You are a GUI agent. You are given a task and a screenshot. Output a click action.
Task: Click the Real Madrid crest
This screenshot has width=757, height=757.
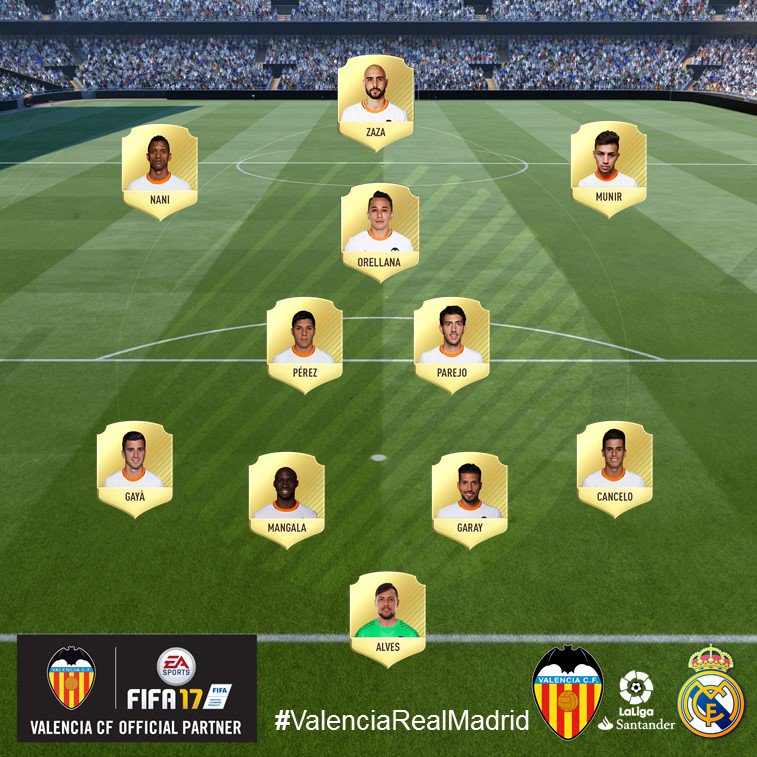point(710,692)
